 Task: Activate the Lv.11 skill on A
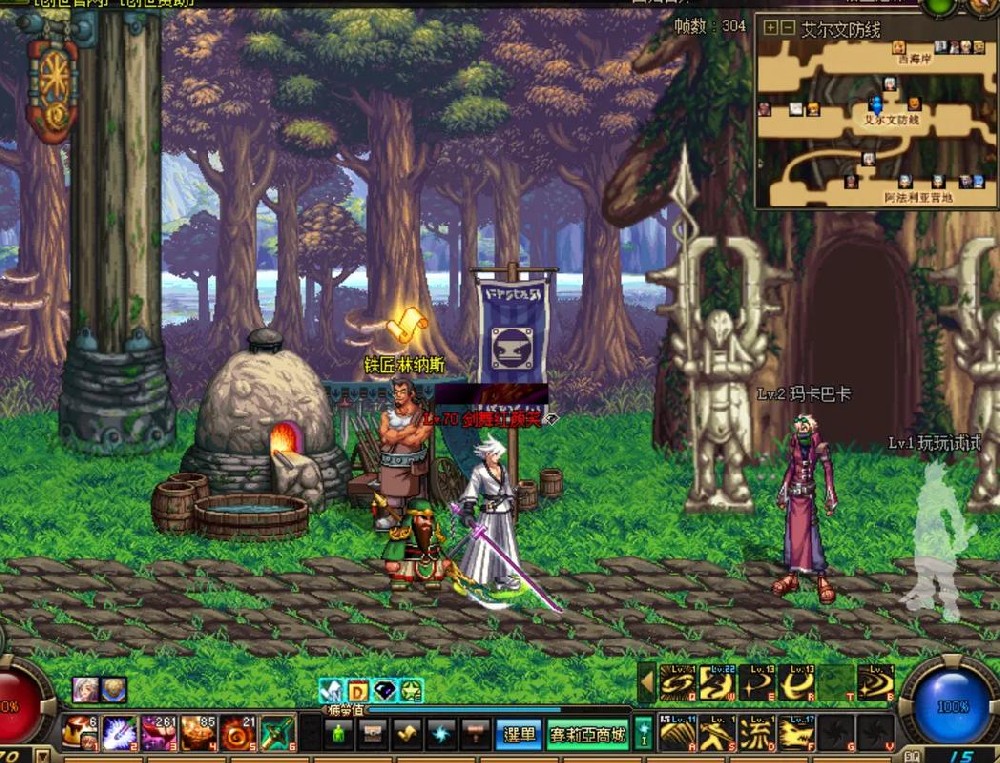(x=677, y=735)
